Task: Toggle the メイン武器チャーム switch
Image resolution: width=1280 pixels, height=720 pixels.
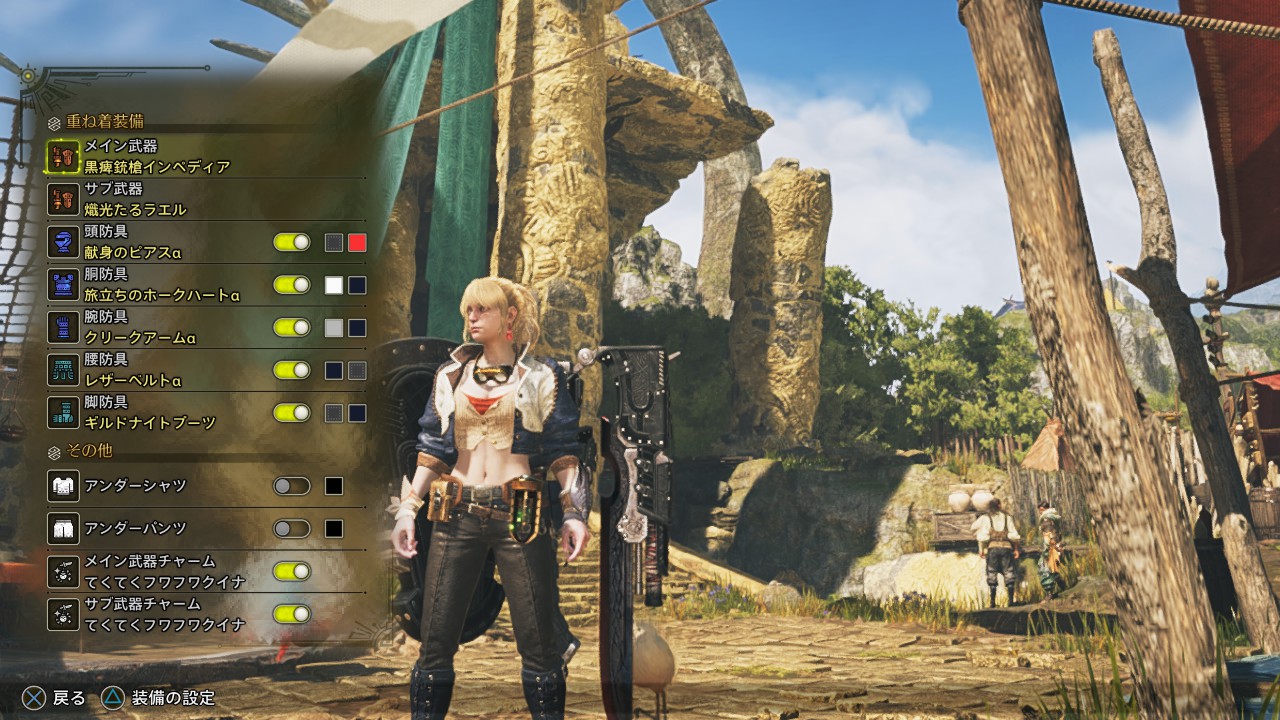Action: [x=292, y=571]
